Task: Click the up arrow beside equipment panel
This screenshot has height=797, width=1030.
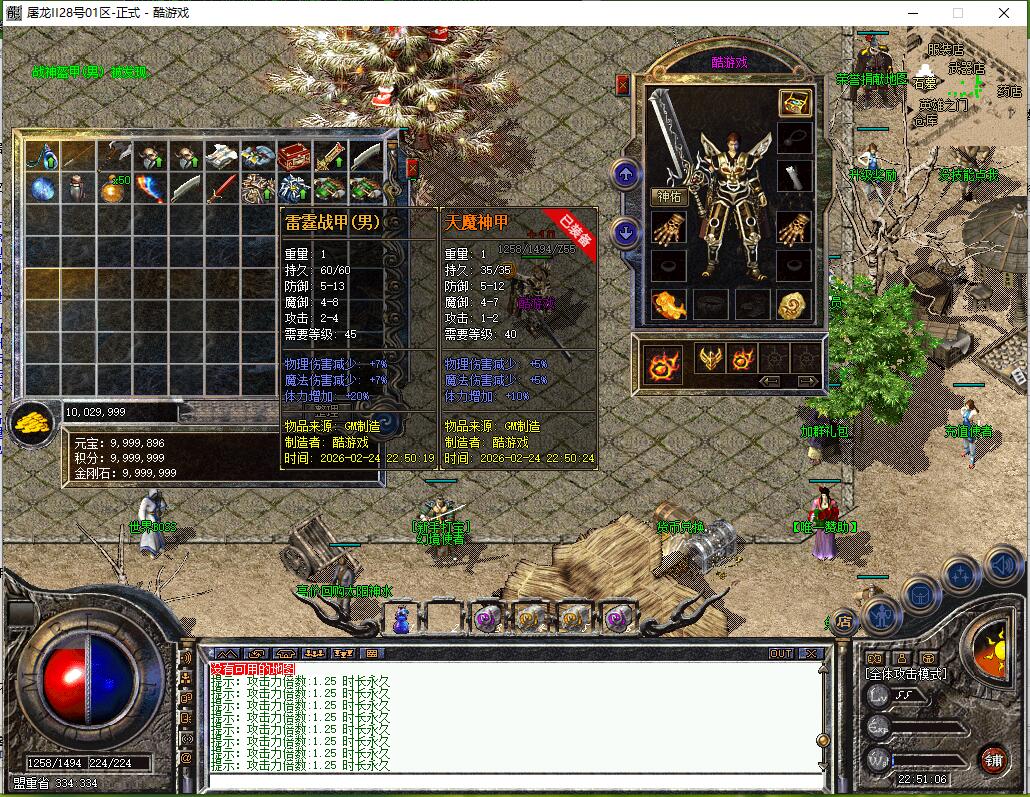Action: pyautogui.click(x=627, y=175)
